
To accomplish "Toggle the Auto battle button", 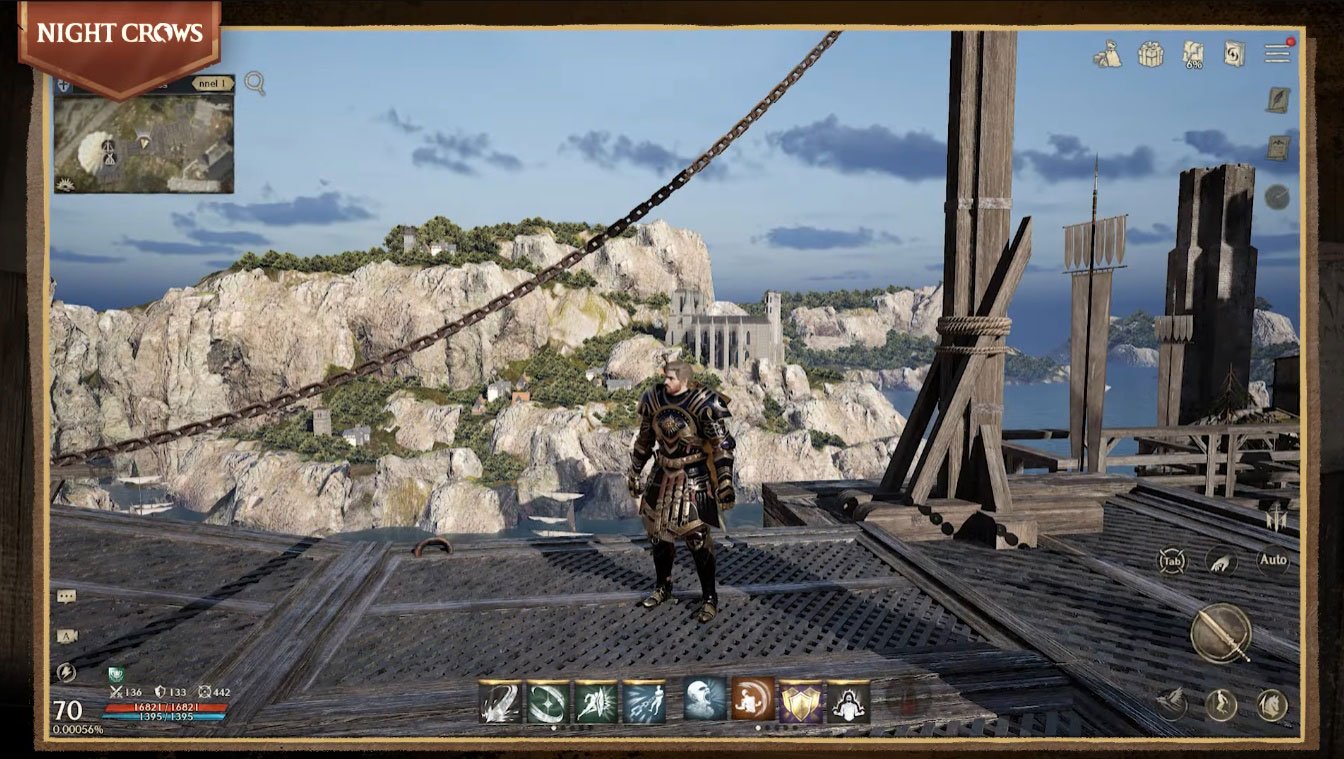I will [x=1273, y=560].
